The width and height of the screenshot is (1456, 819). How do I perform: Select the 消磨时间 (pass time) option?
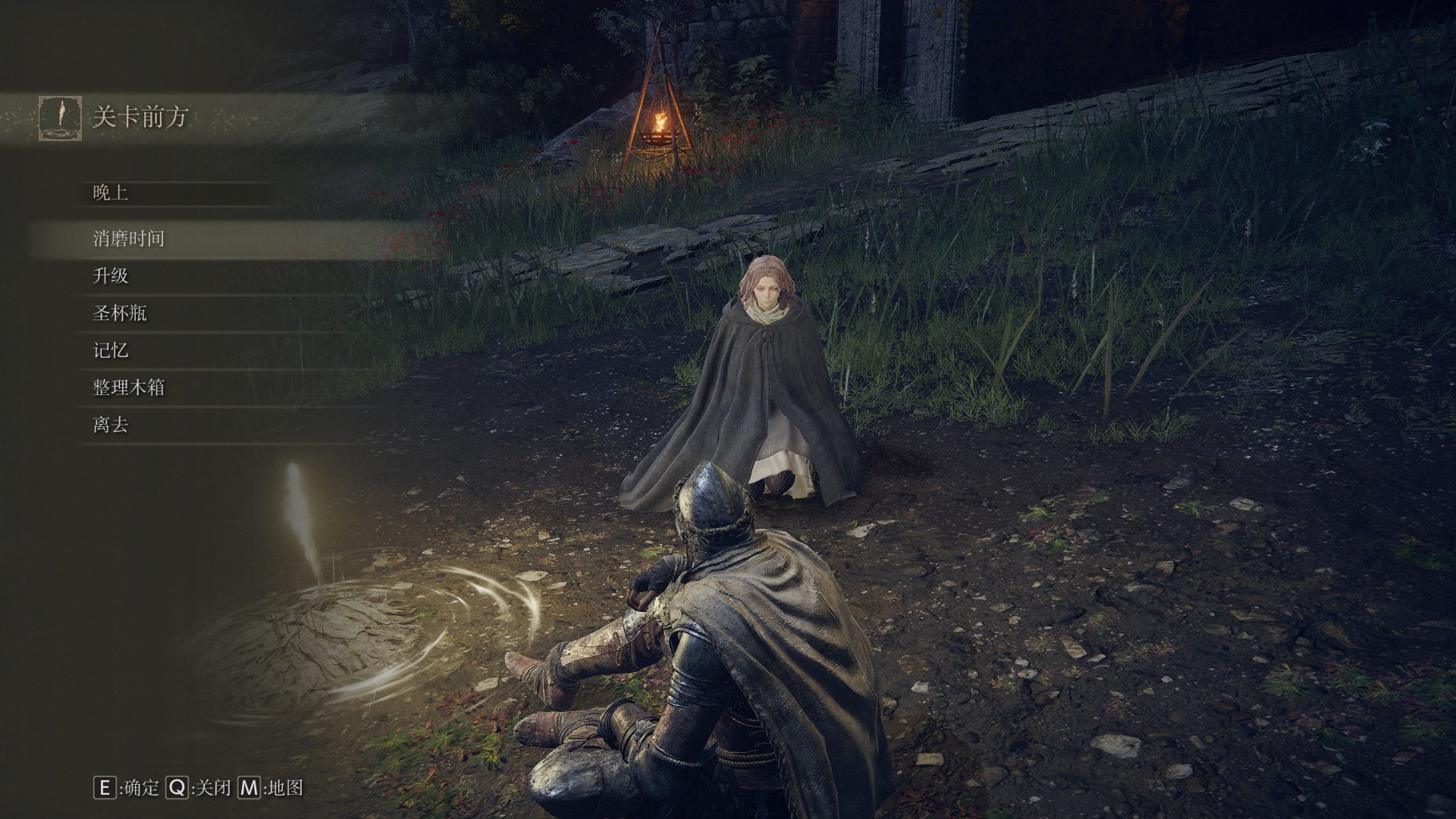(129, 239)
